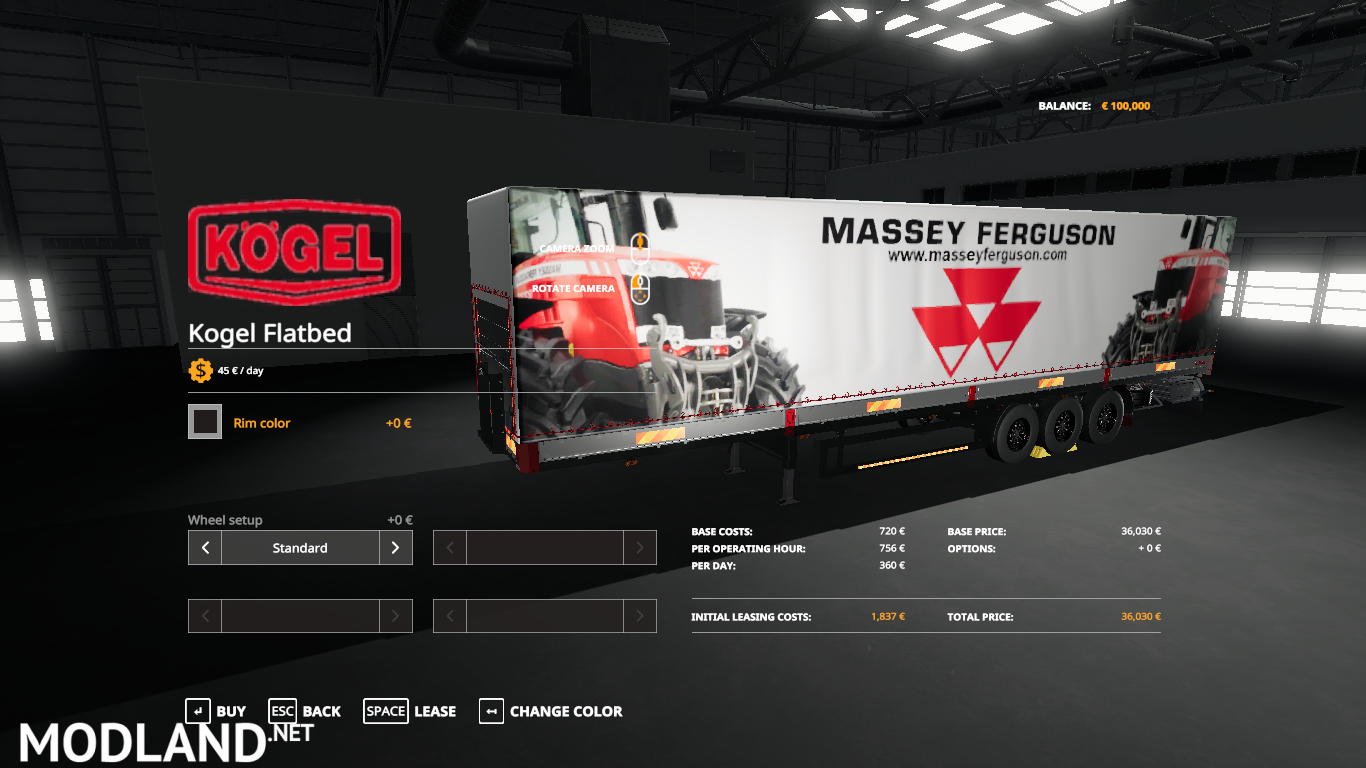Image resolution: width=1366 pixels, height=768 pixels.
Task: Click the BACK option
Action: click(x=322, y=711)
